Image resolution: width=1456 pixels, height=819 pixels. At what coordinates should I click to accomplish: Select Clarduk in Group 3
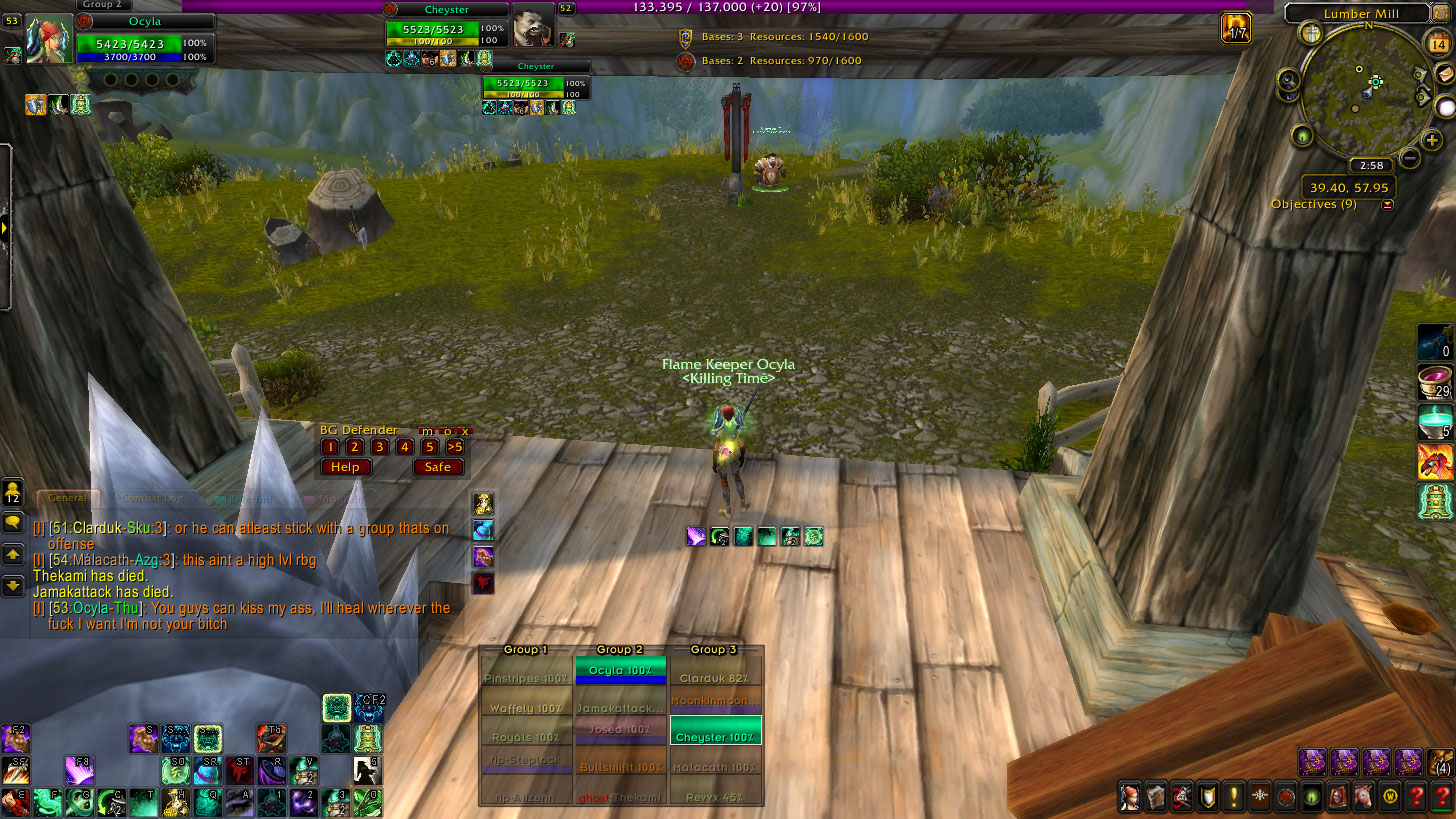coord(715,678)
